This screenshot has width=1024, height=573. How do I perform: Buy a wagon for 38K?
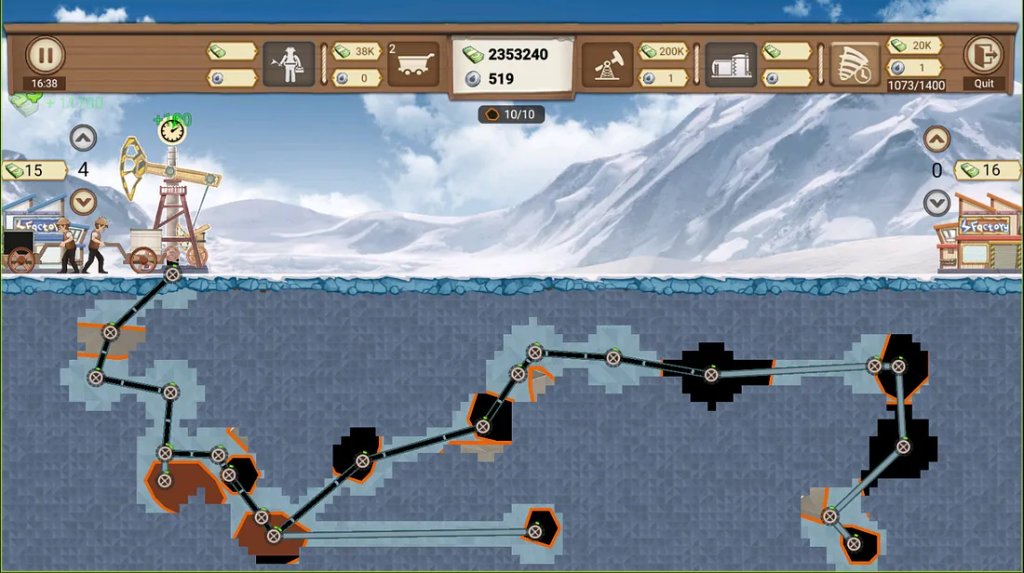(x=413, y=64)
